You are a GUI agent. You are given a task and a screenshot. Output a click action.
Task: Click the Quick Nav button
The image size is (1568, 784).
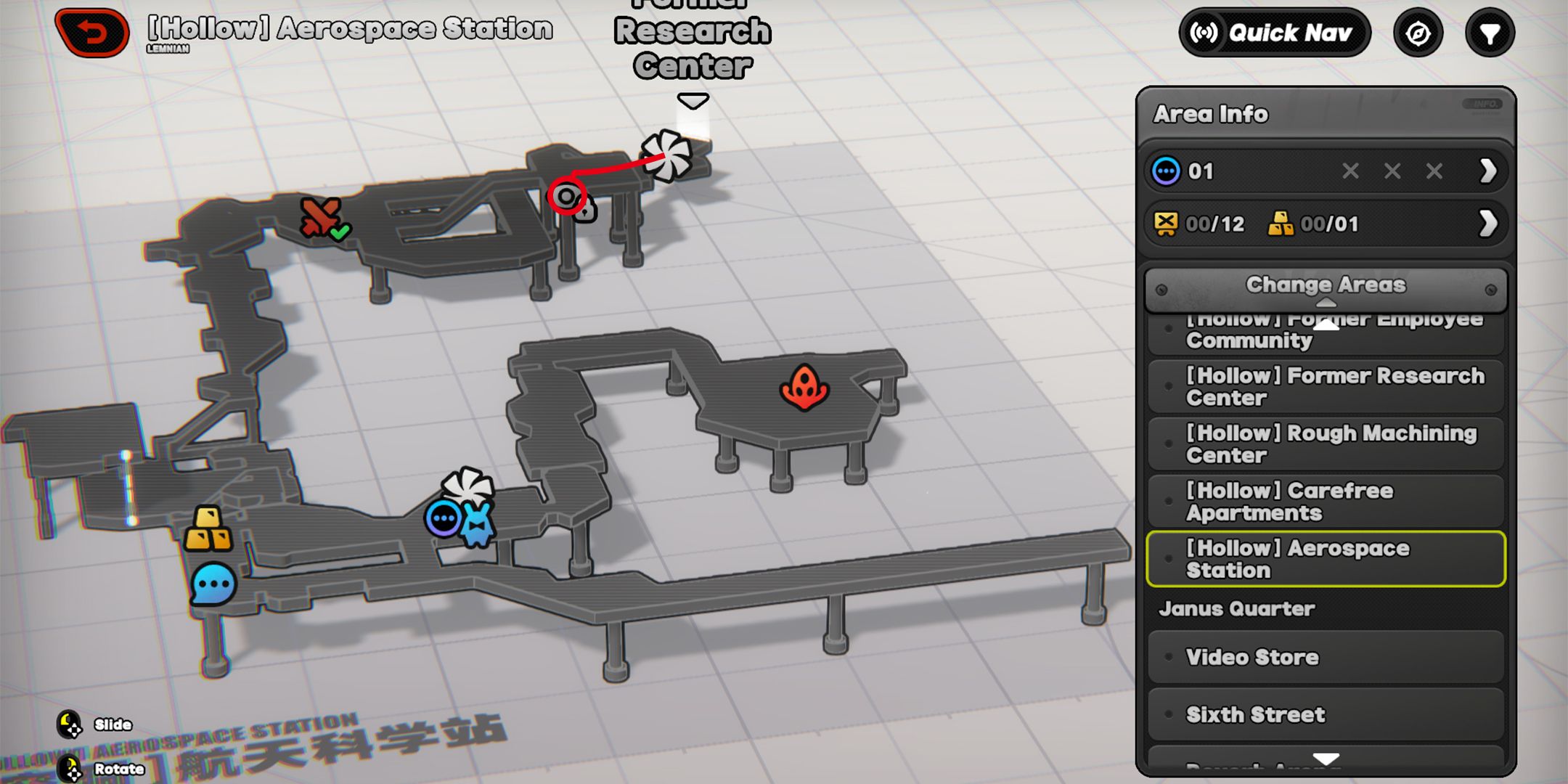point(1274,32)
